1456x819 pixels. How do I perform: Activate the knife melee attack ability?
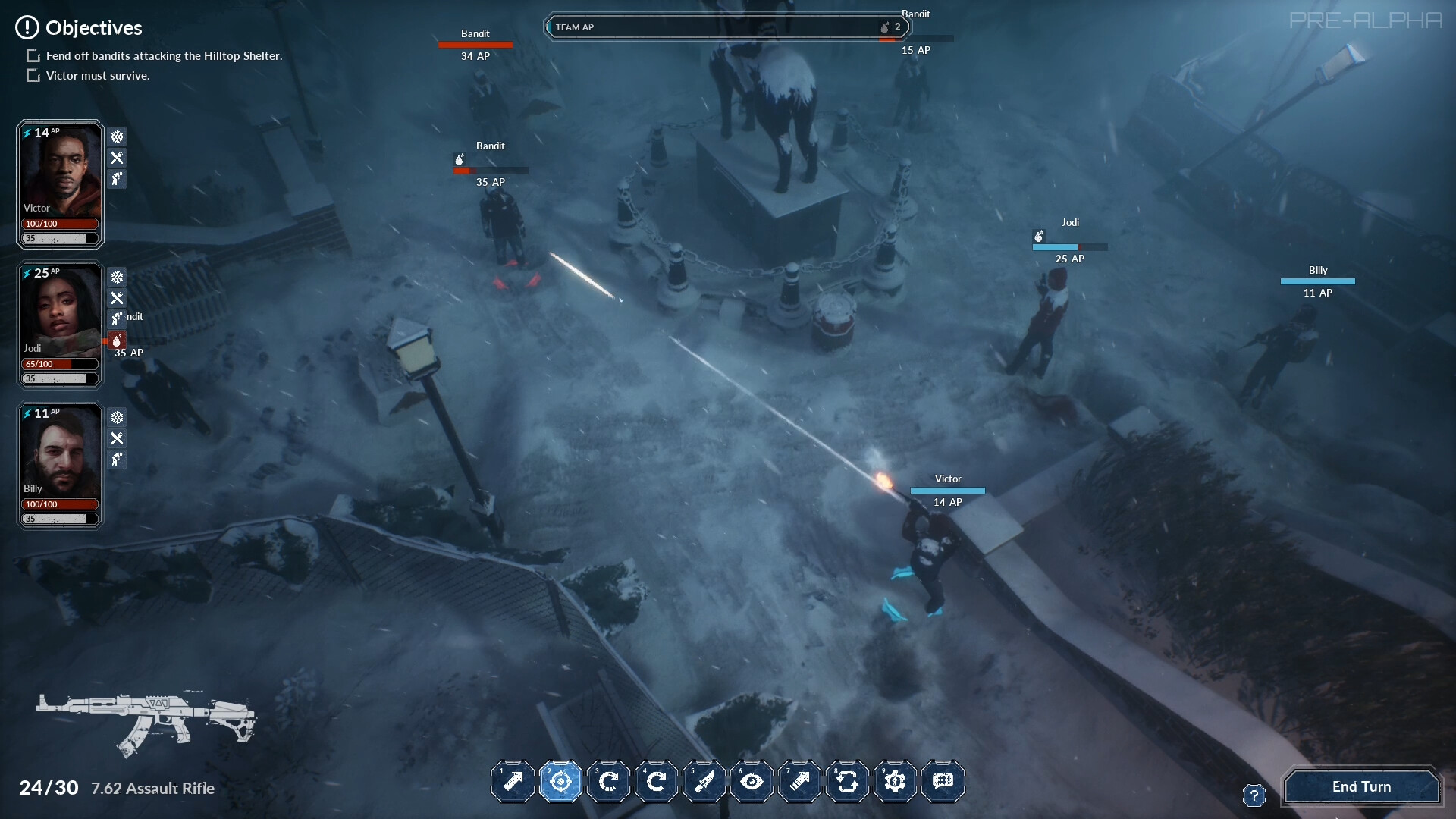704,781
